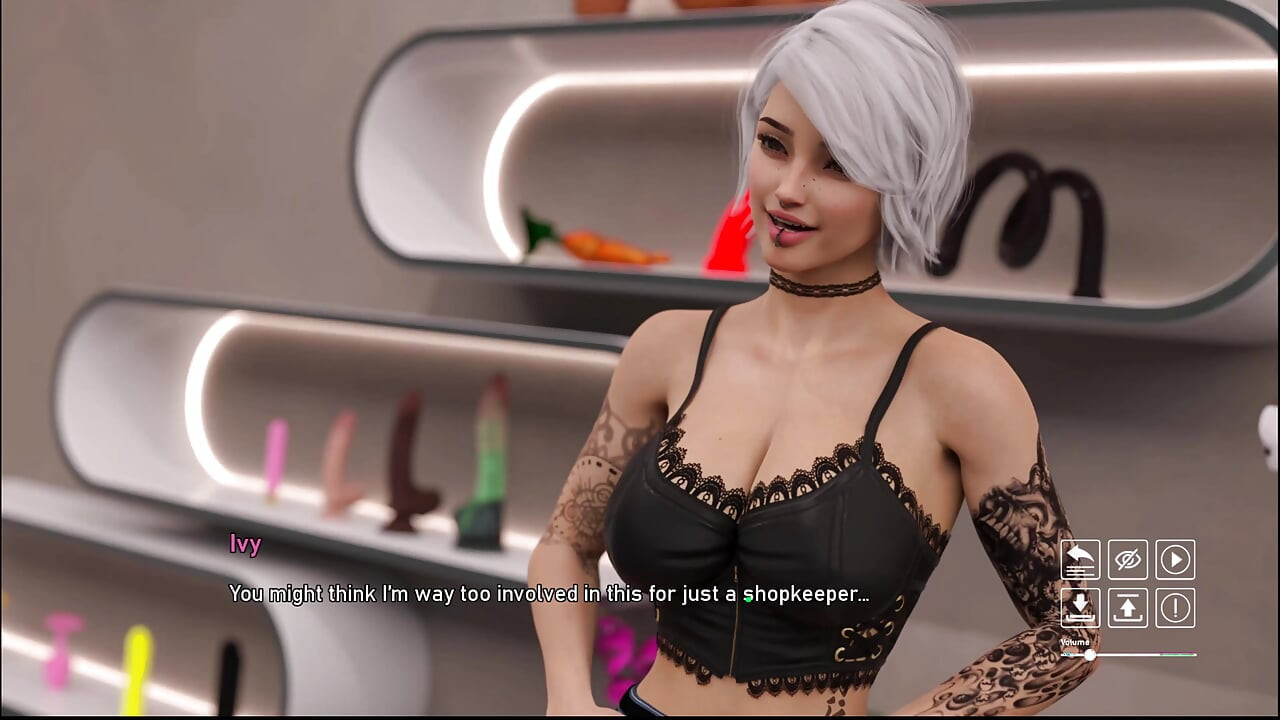The image size is (1280, 720).
Task: Open the dialogue history back-arrow button
Action: pyautogui.click(x=1080, y=560)
